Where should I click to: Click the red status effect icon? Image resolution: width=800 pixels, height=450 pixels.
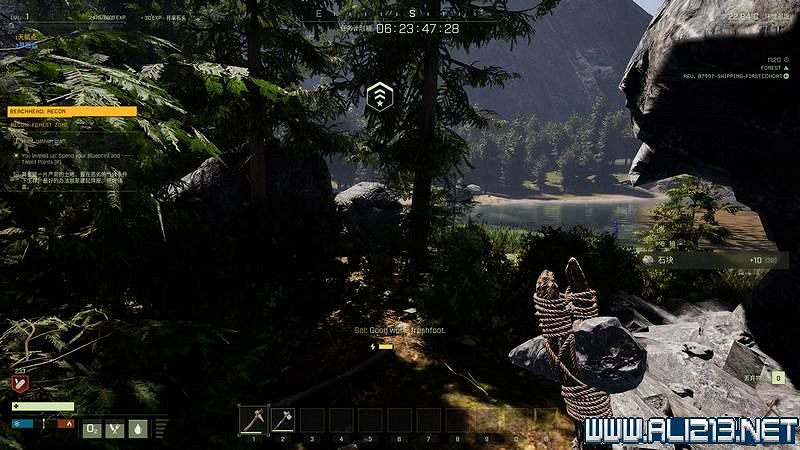20,383
